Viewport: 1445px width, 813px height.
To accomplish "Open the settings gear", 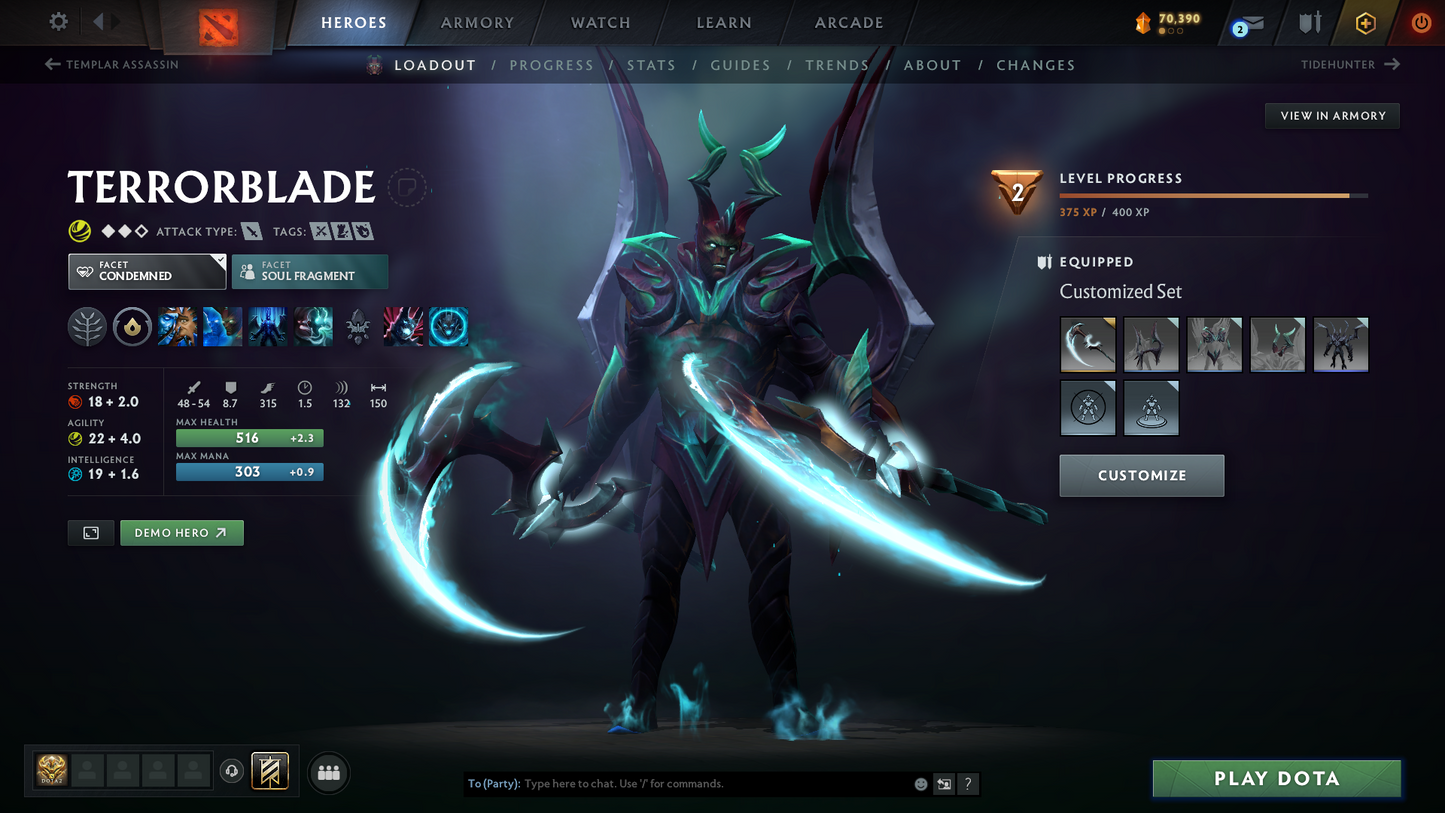I will click(59, 21).
